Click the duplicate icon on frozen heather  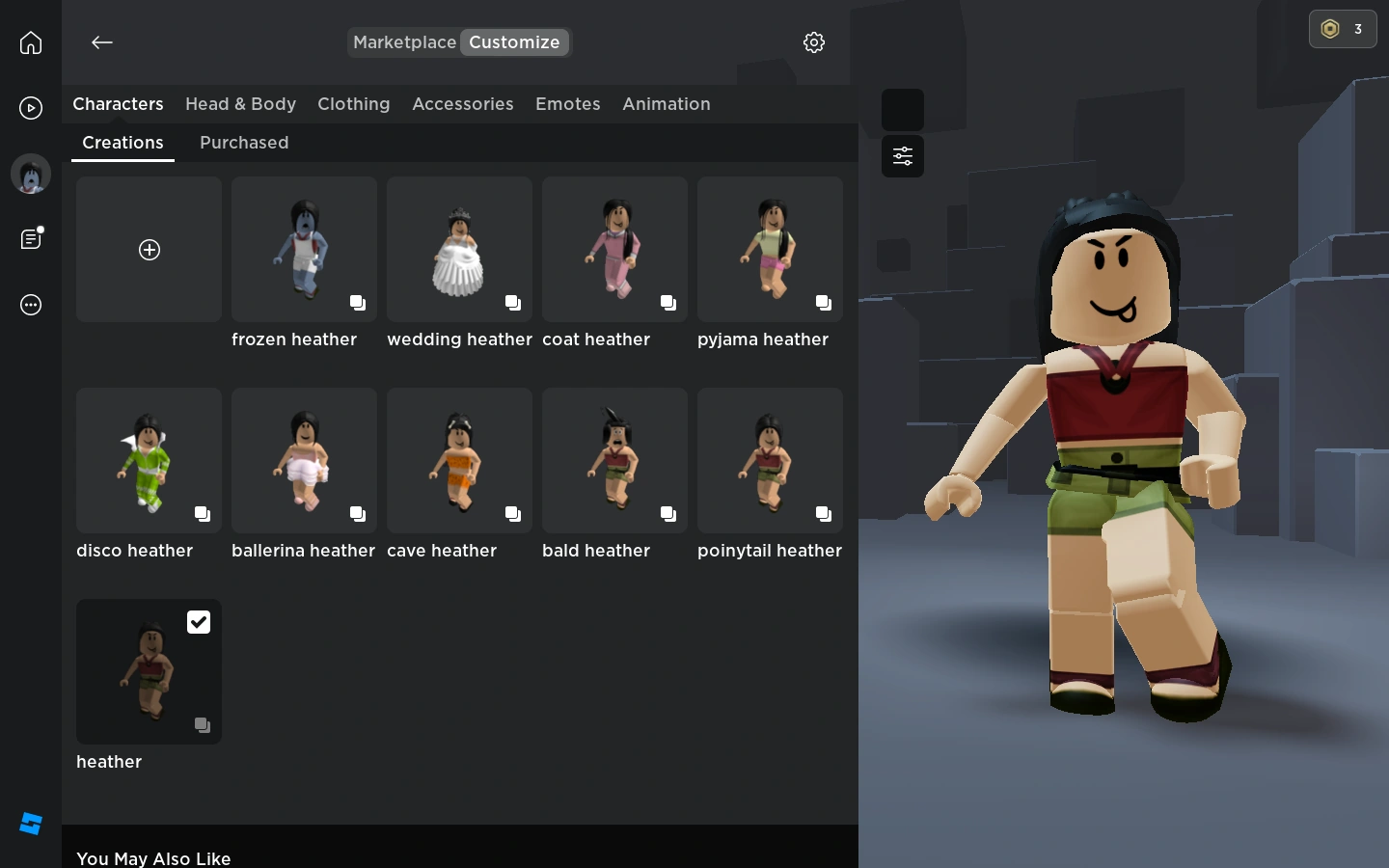click(x=358, y=303)
